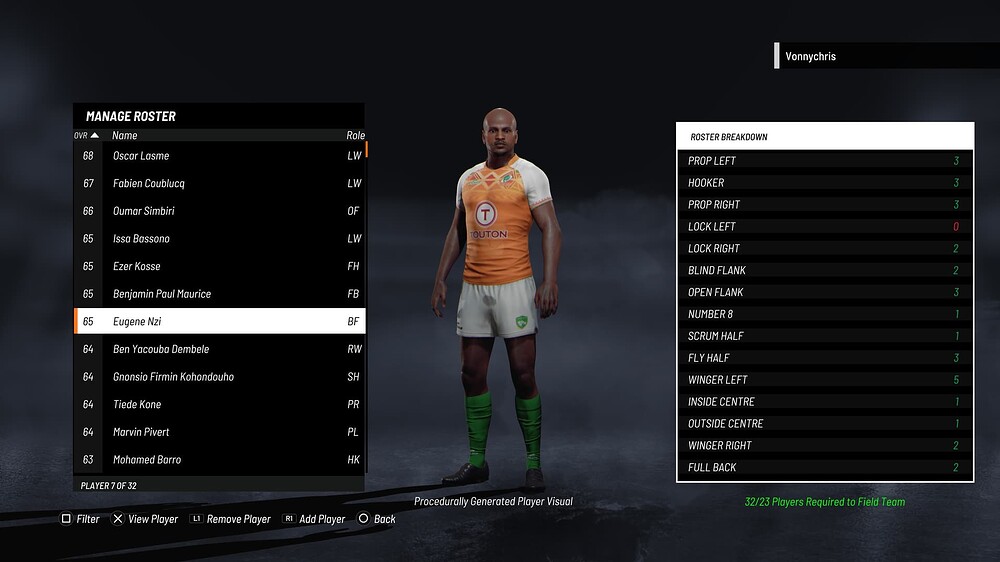
Task: Select Ezer Kasse, the fly half
Action: click(219, 267)
